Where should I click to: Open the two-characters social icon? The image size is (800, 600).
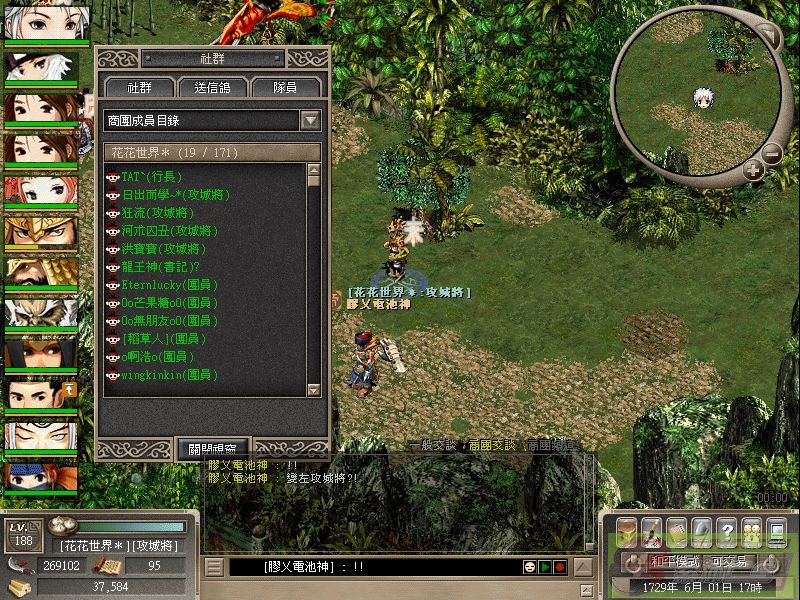coord(752,529)
